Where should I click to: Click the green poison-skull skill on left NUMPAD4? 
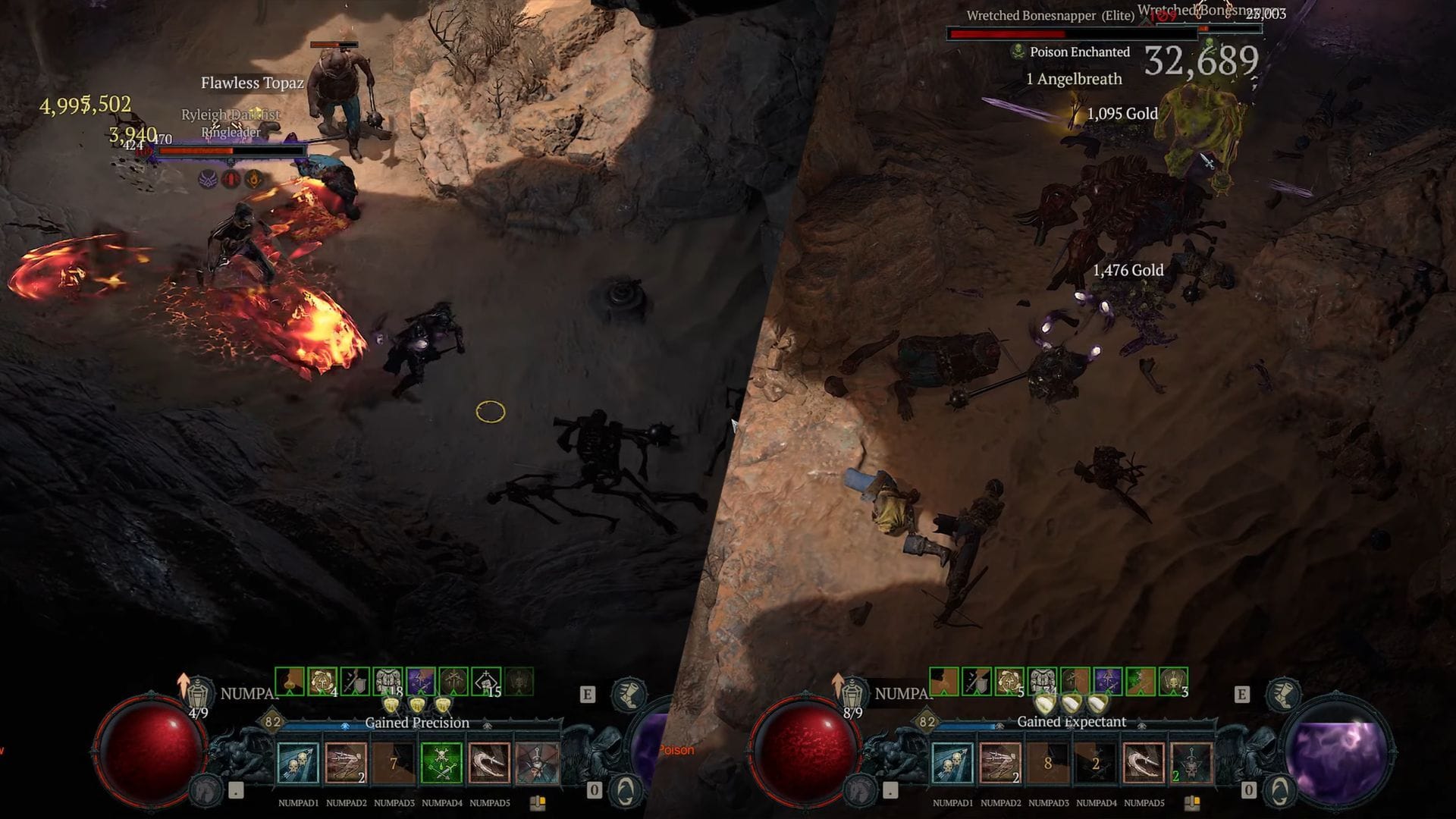point(439,764)
